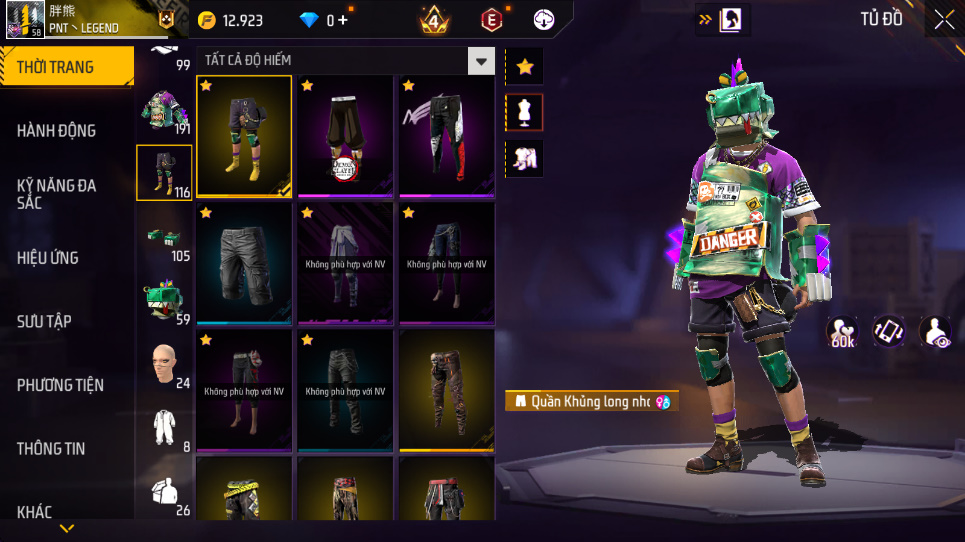This screenshot has width=965, height=542.
Task: Go to the Hiệu Ứng section
Action: click(48, 257)
